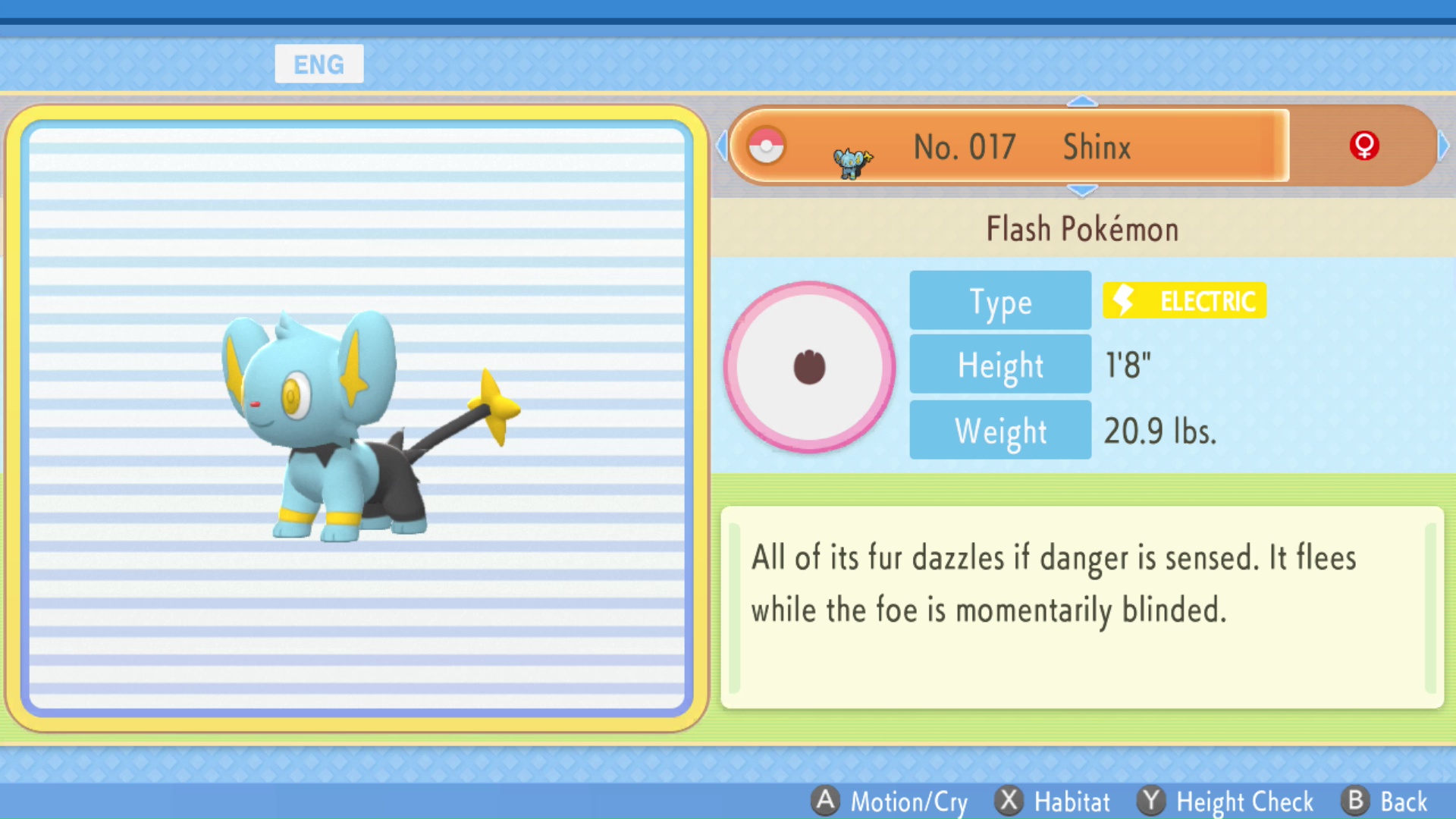1456x819 pixels.
Task: Click the right arrow to next Pokémon
Action: click(x=1443, y=146)
